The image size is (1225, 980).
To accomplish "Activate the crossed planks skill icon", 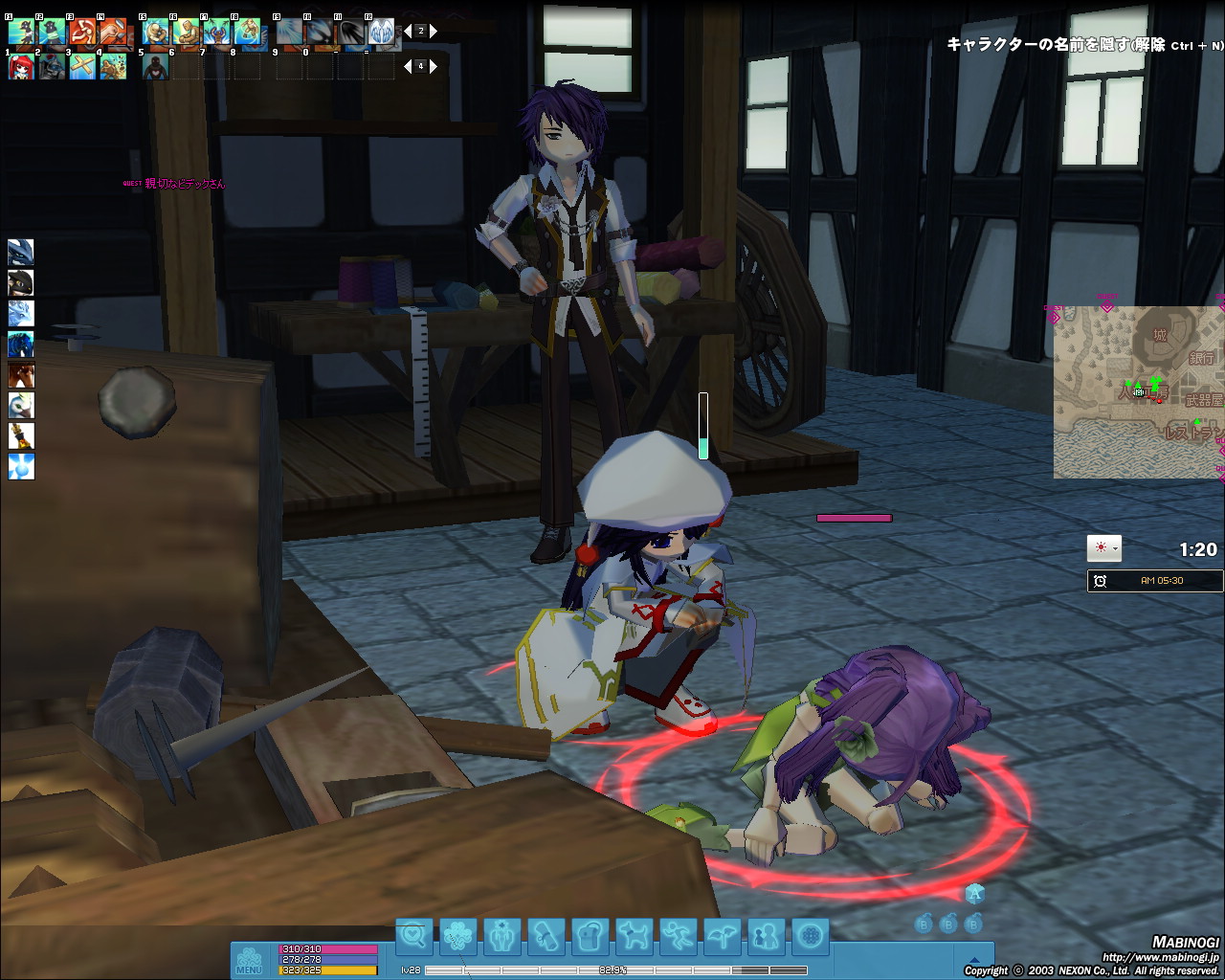I will point(82,66).
